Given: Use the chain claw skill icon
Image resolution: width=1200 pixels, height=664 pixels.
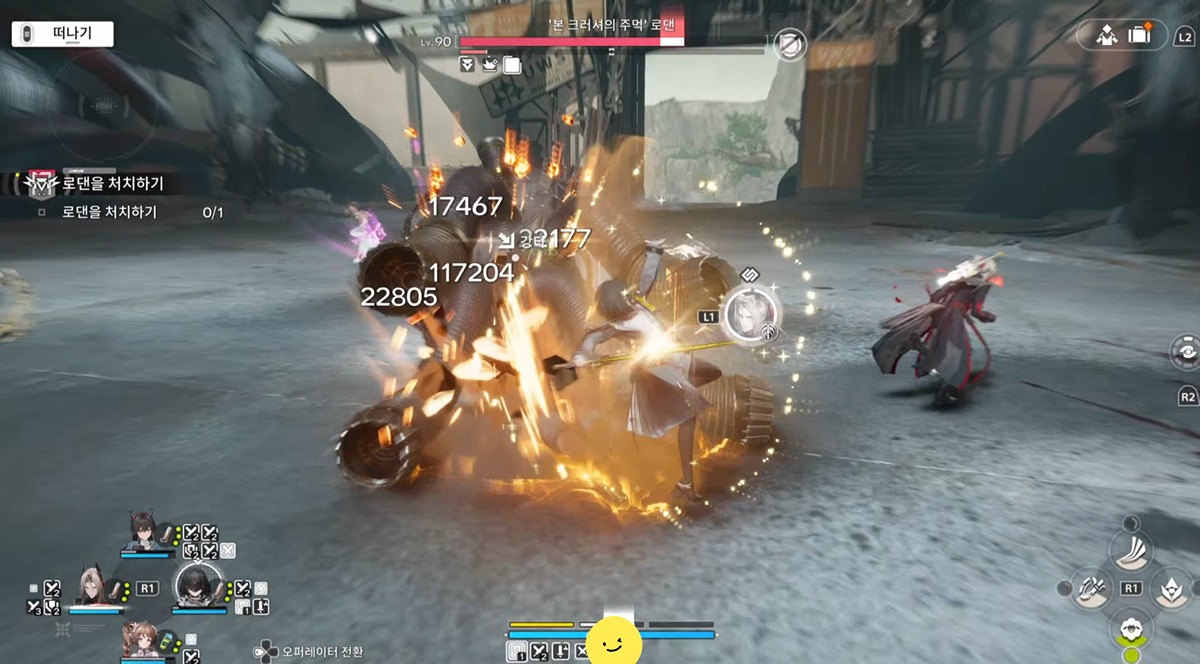Looking at the screenshot, I should [1091, 588].
